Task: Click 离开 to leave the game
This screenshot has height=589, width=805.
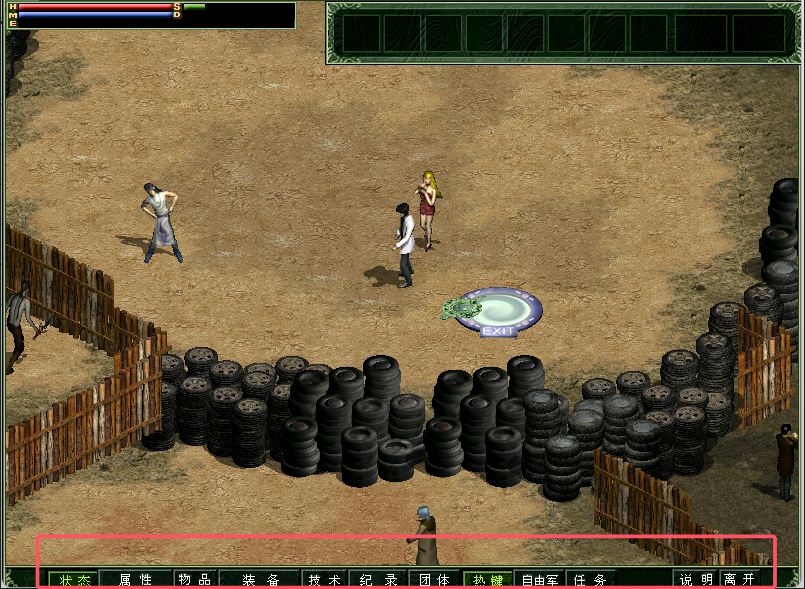Action: tap(740, 579)
